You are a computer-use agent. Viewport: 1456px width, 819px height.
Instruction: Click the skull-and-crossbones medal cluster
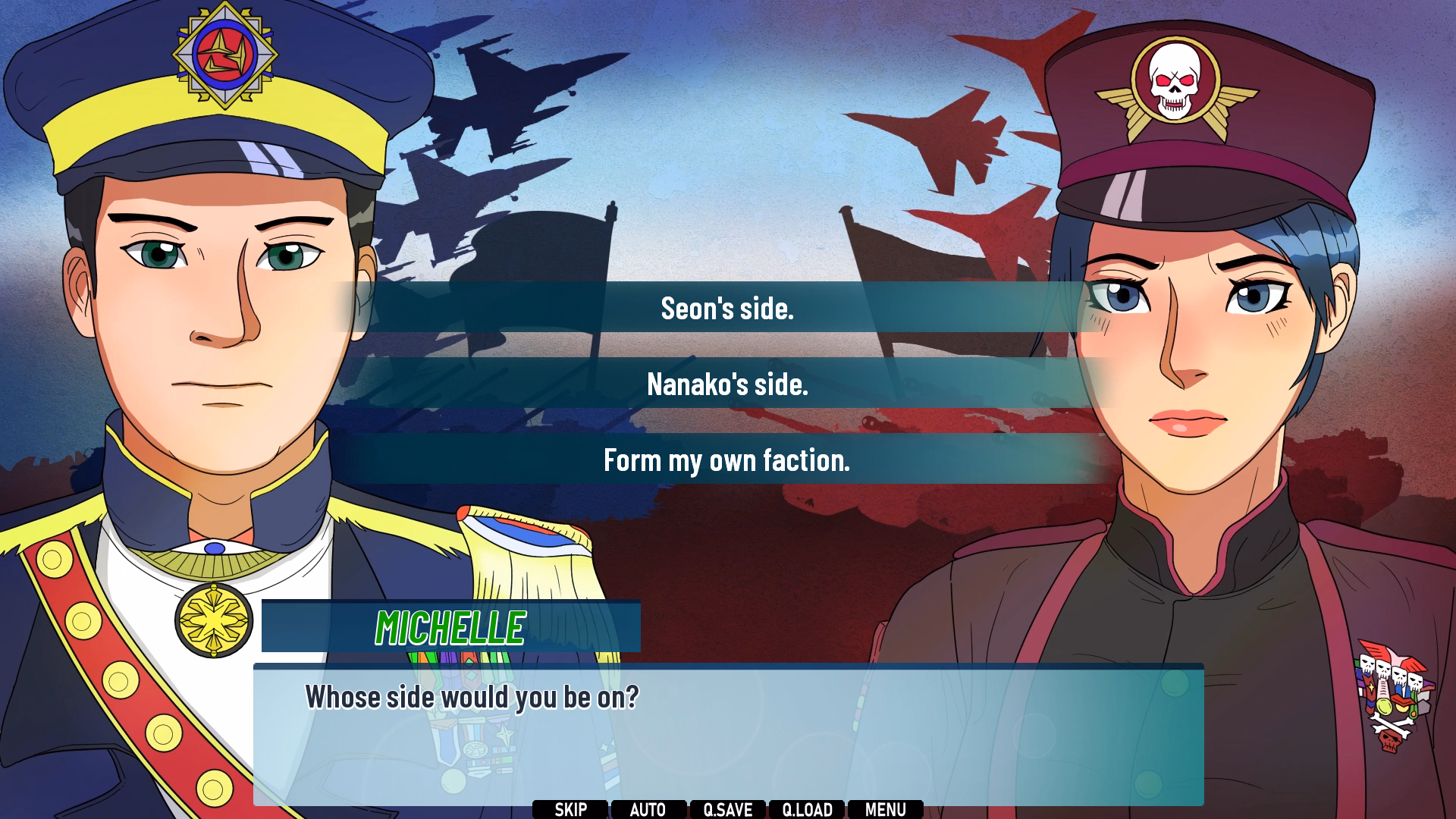coord(1390,682)
